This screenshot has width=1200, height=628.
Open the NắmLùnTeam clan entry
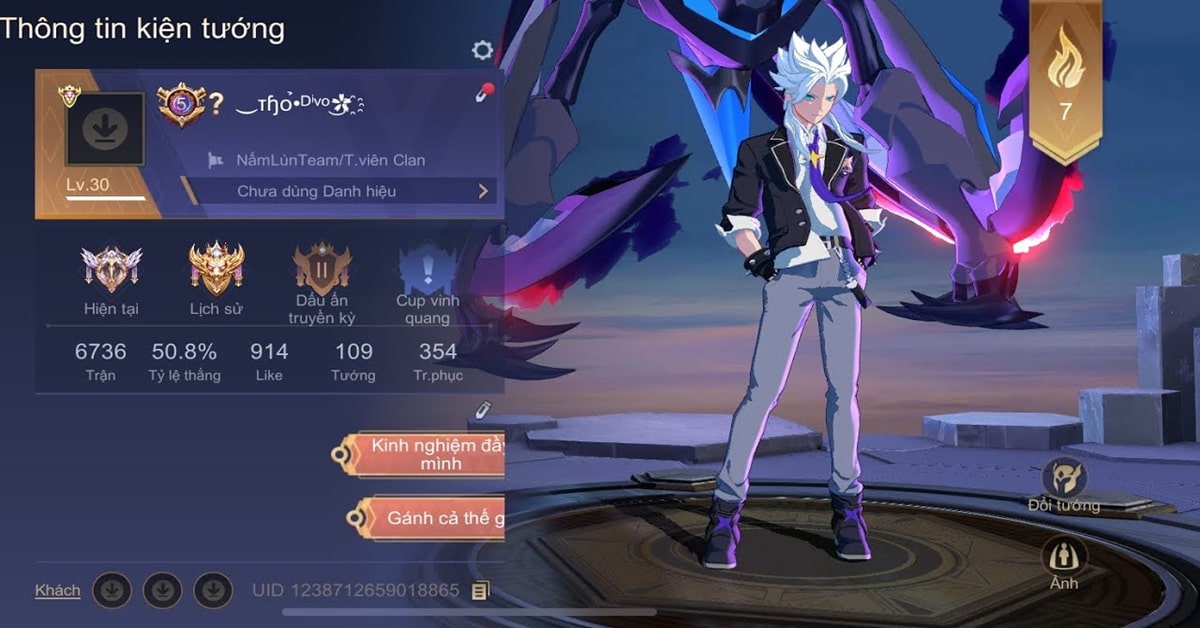point(330,160)
